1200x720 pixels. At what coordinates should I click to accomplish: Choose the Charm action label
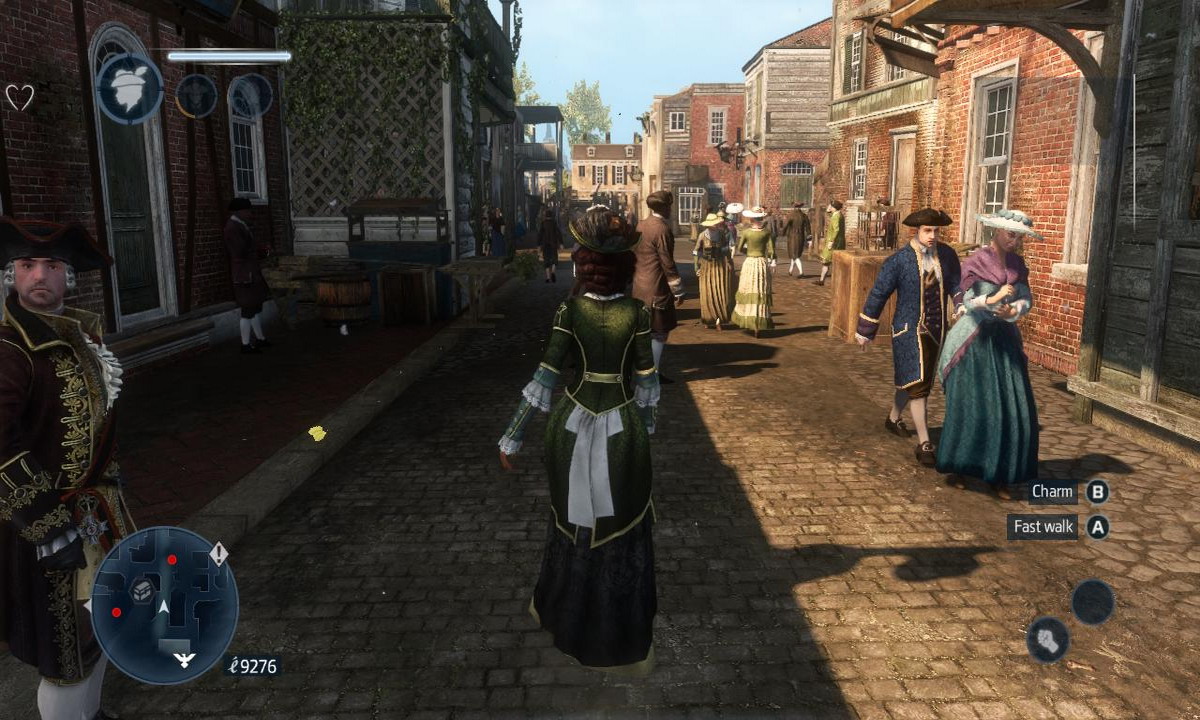tap(1052, 492)
